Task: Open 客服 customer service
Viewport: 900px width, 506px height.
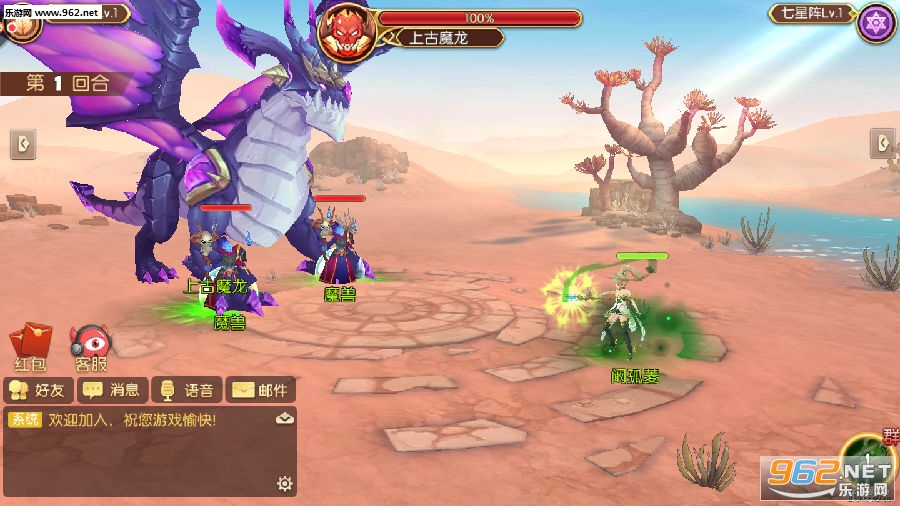Action: [91, 346]
